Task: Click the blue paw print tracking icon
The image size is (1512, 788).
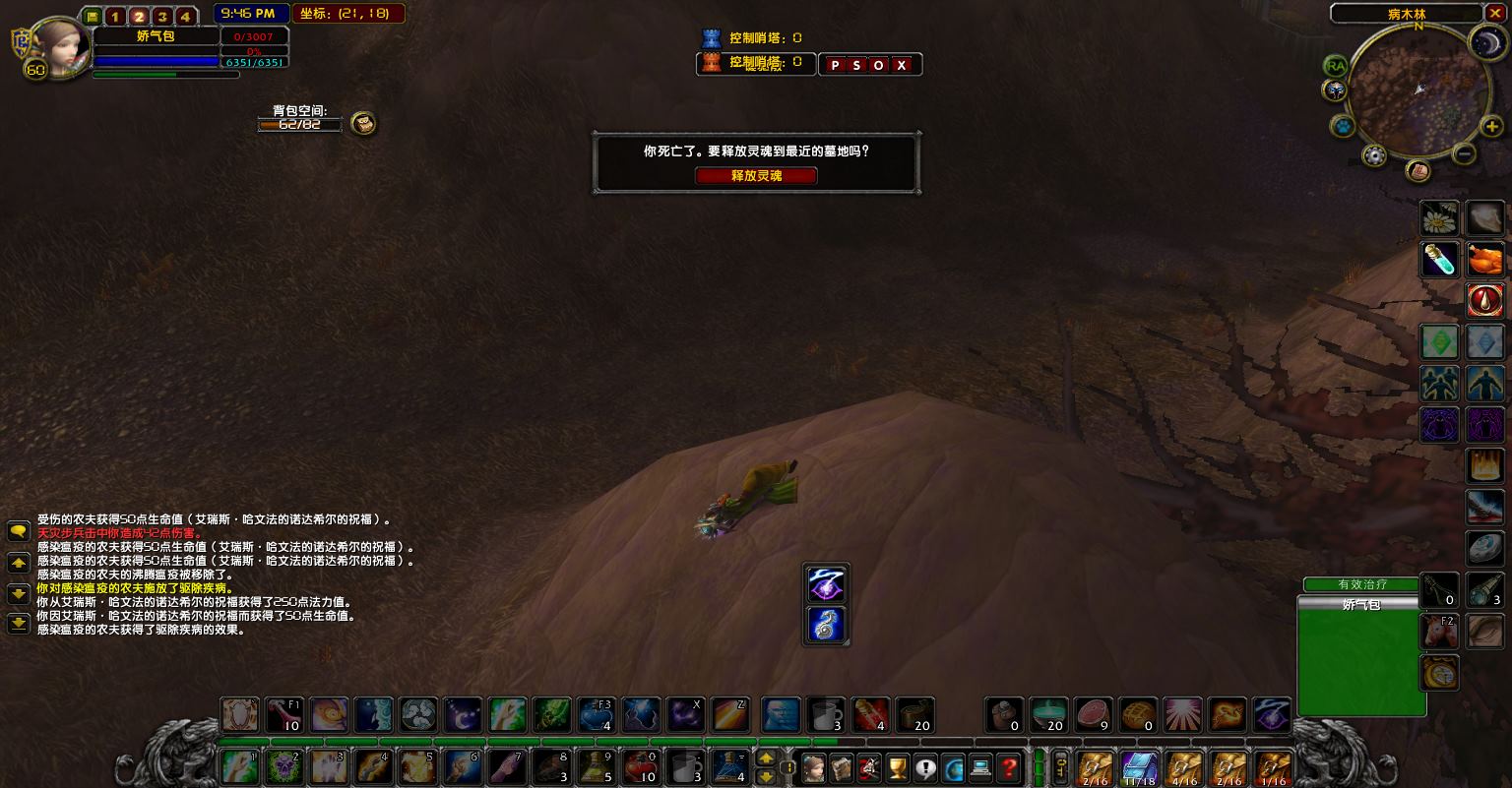Action: point(1339,127)
